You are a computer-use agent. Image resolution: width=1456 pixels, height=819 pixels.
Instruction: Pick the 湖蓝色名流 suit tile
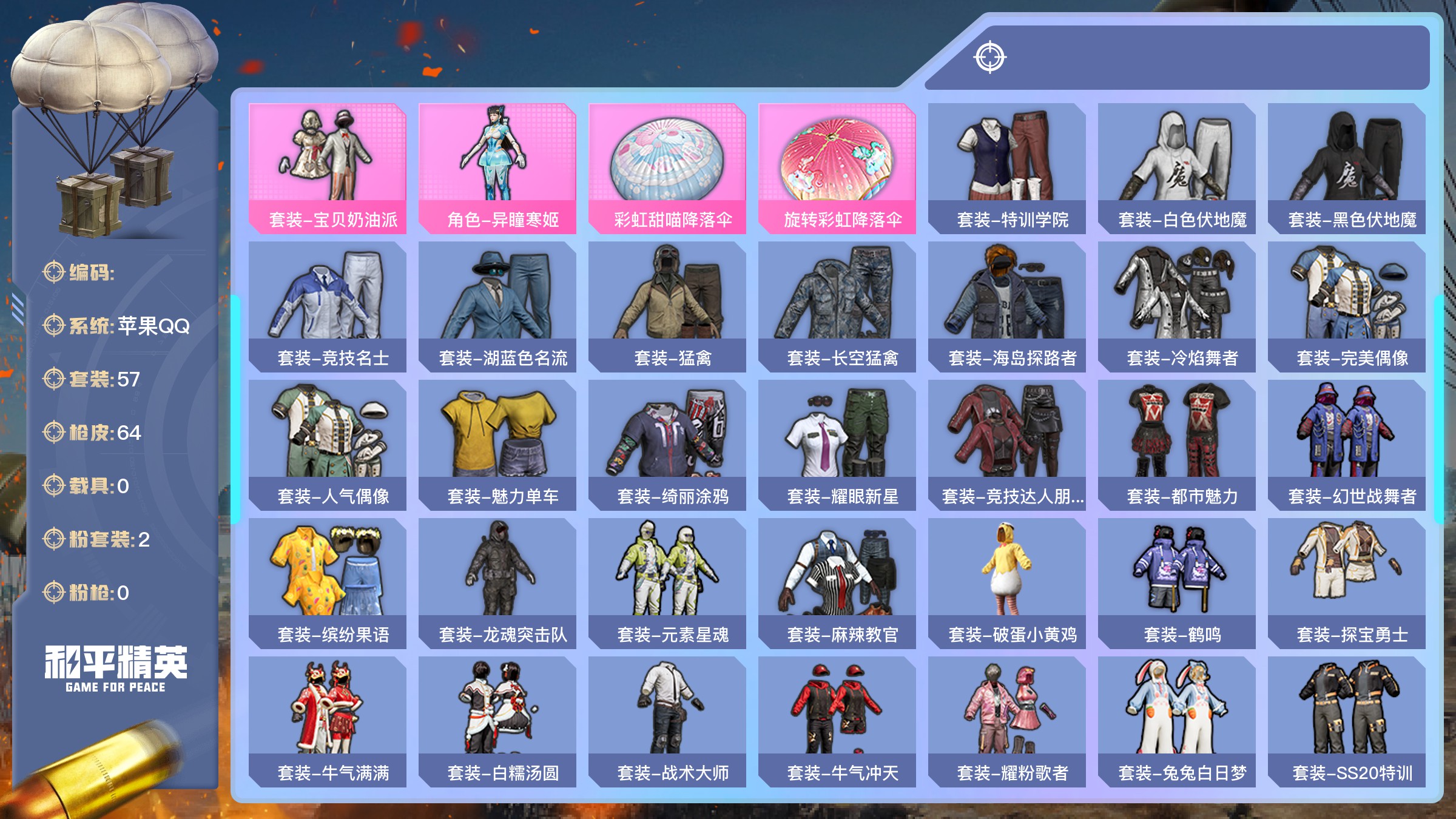497,306
